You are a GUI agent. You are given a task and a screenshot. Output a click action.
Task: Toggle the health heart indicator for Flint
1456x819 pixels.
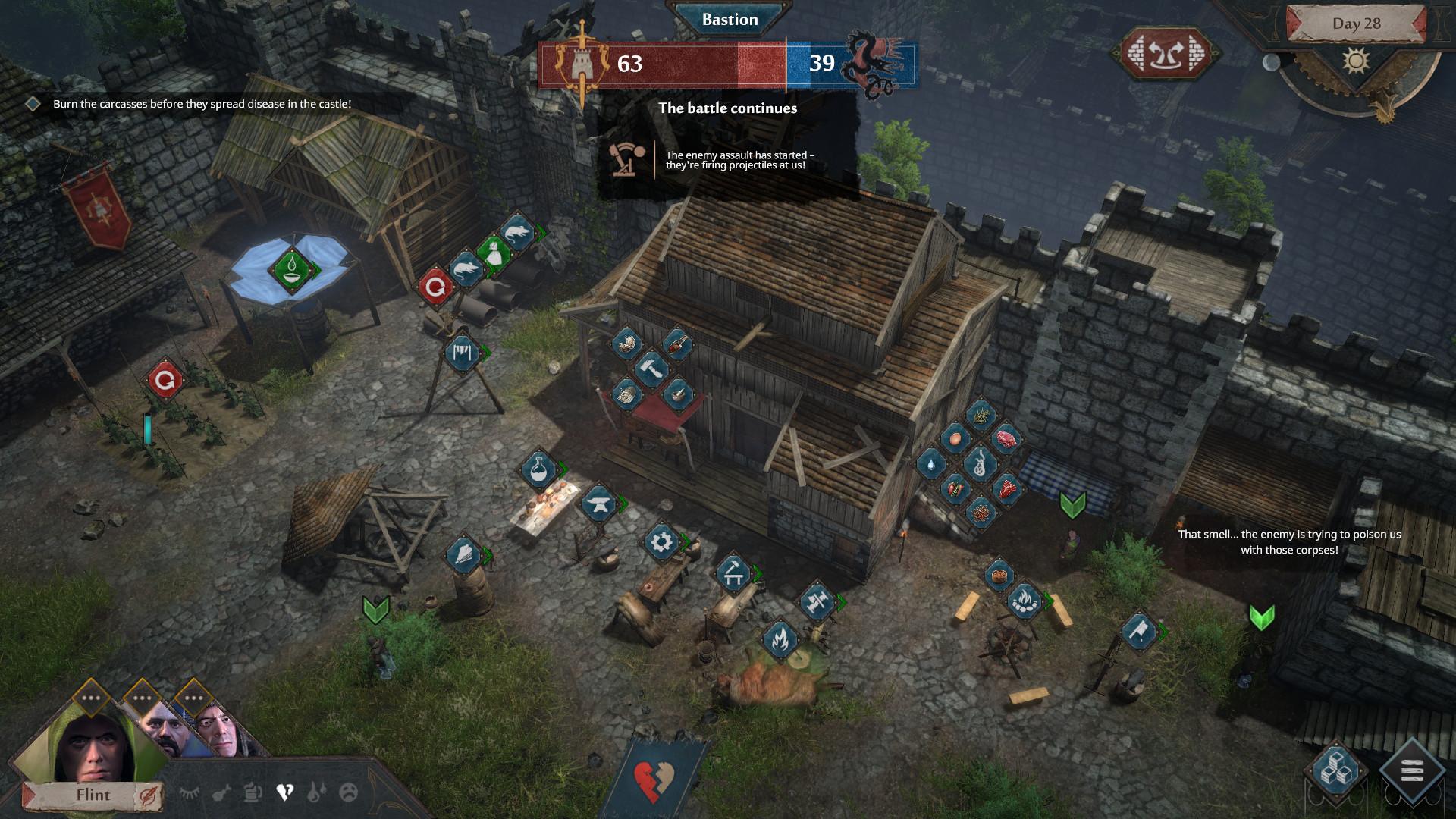click(286, 791)
